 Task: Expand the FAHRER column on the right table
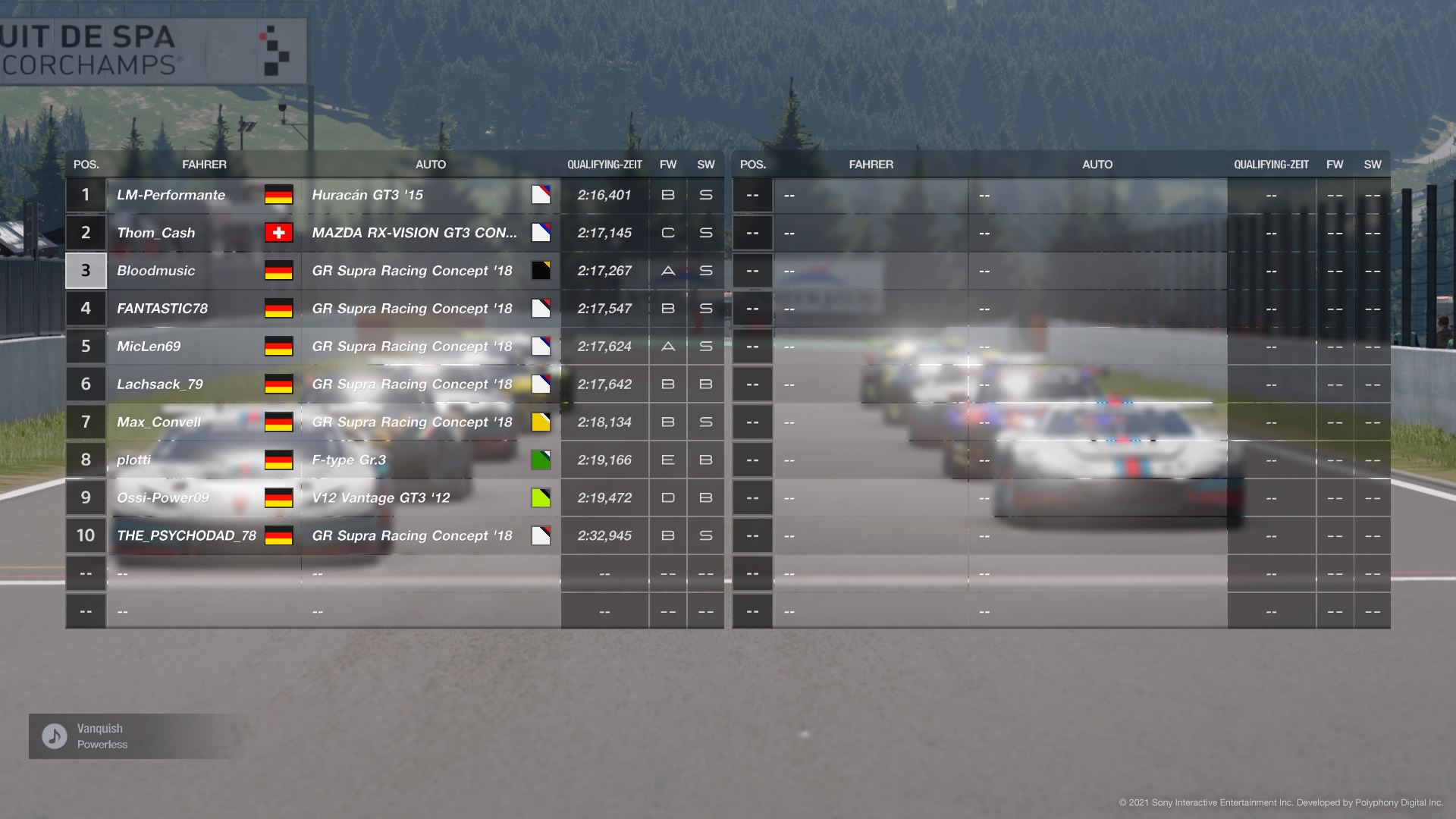(871, 164)
